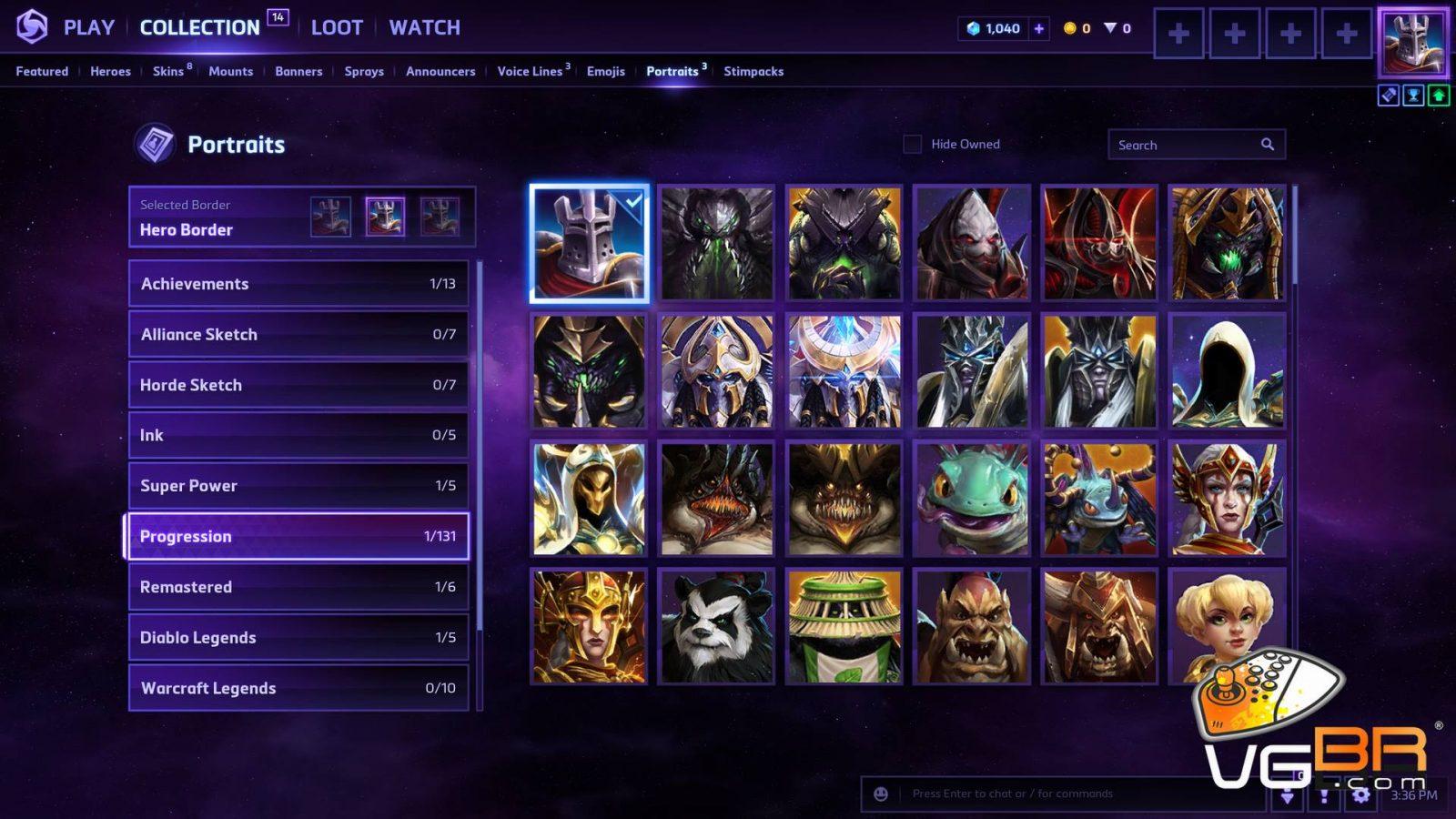1456x819 pixels.
Task: Go to the WATCH tab
Action: 424,28
